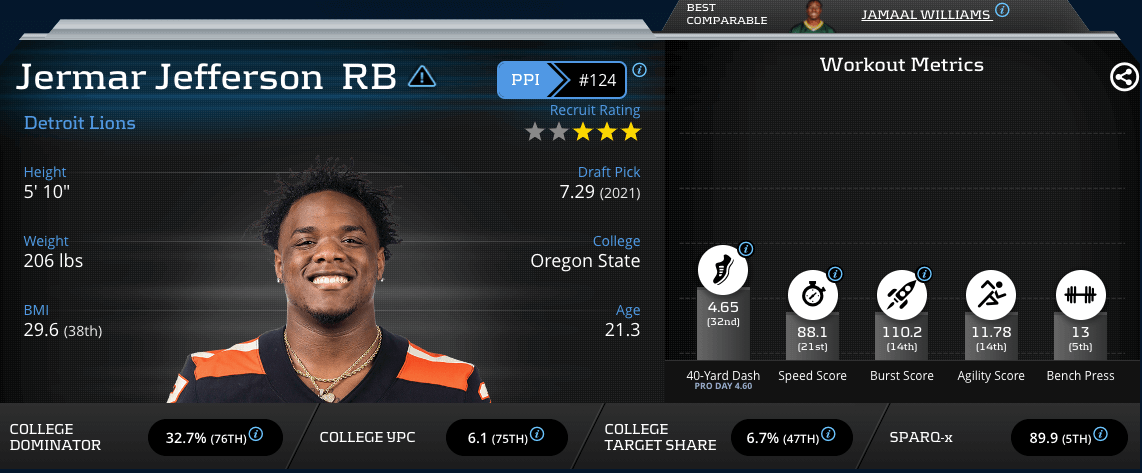The width and height of the screenshot is (1142, 473).
Task: Open the Detroit Lions team link
Action: tap(79, 123)
